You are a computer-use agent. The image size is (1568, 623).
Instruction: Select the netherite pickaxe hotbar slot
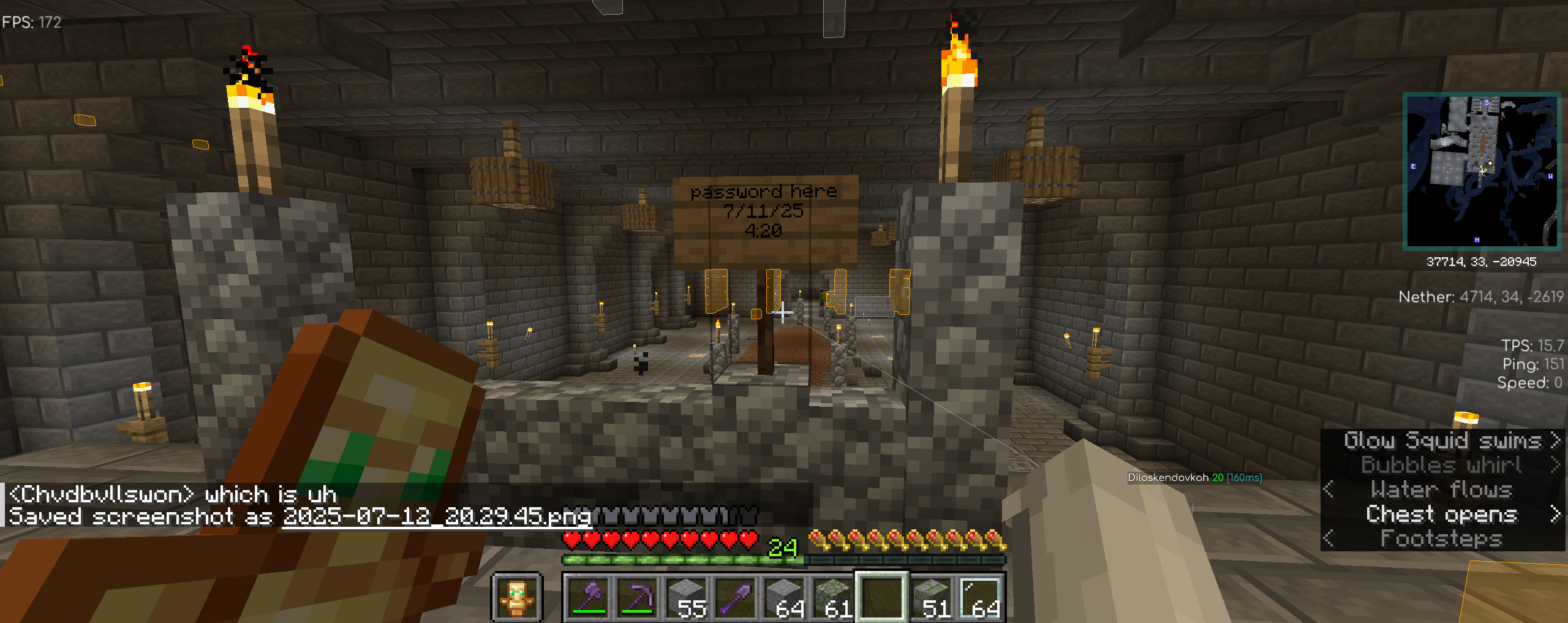[x=638, y=597]
